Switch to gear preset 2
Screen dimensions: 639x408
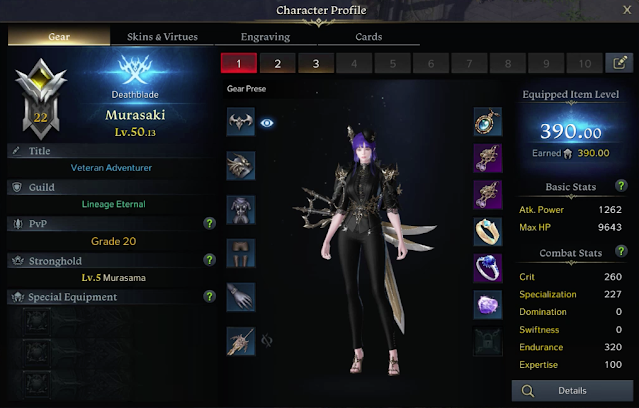tap(278, 63)
